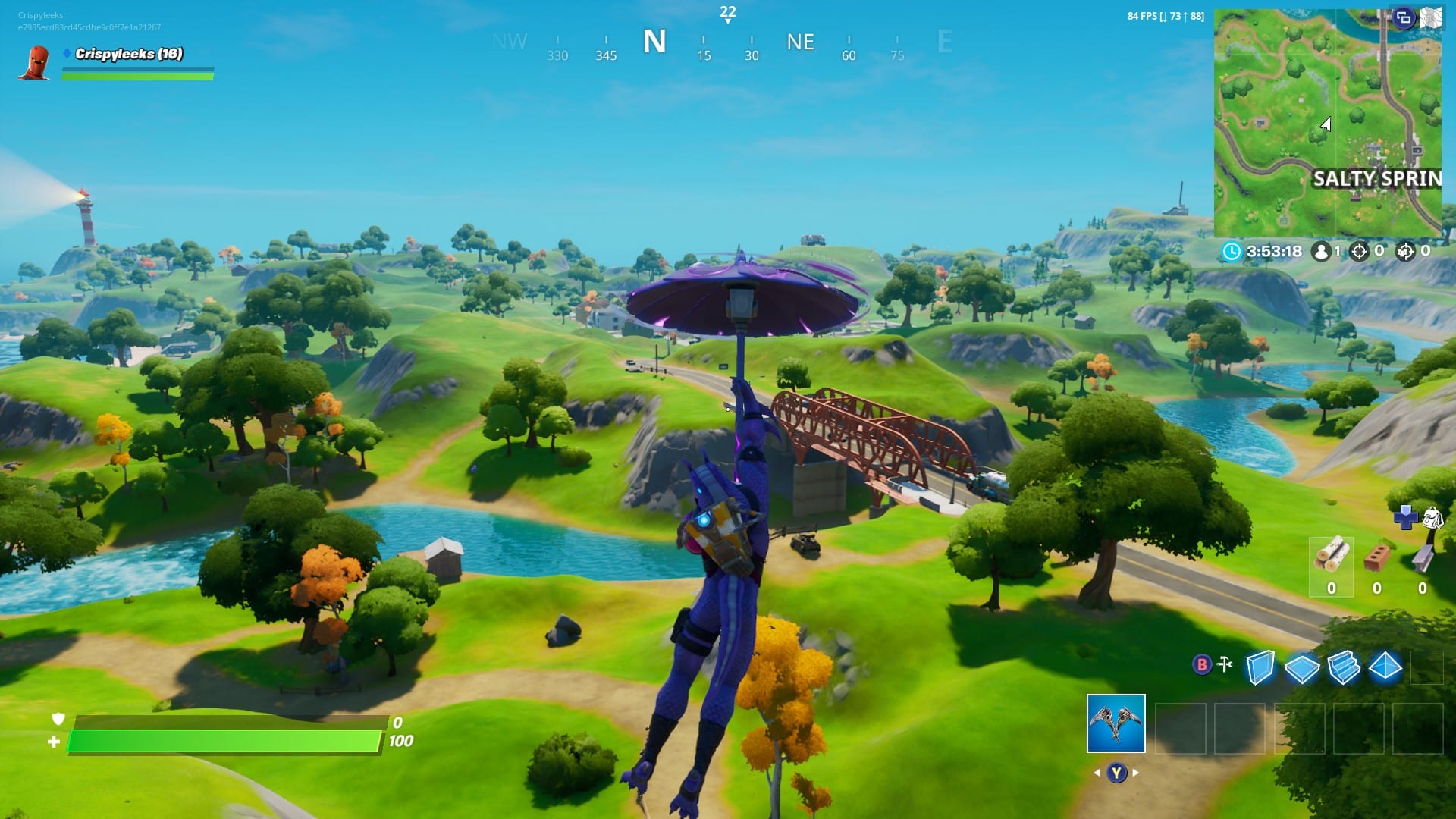Click the players remaining icon beside the timer
1456x819 pixels.
1320,253
